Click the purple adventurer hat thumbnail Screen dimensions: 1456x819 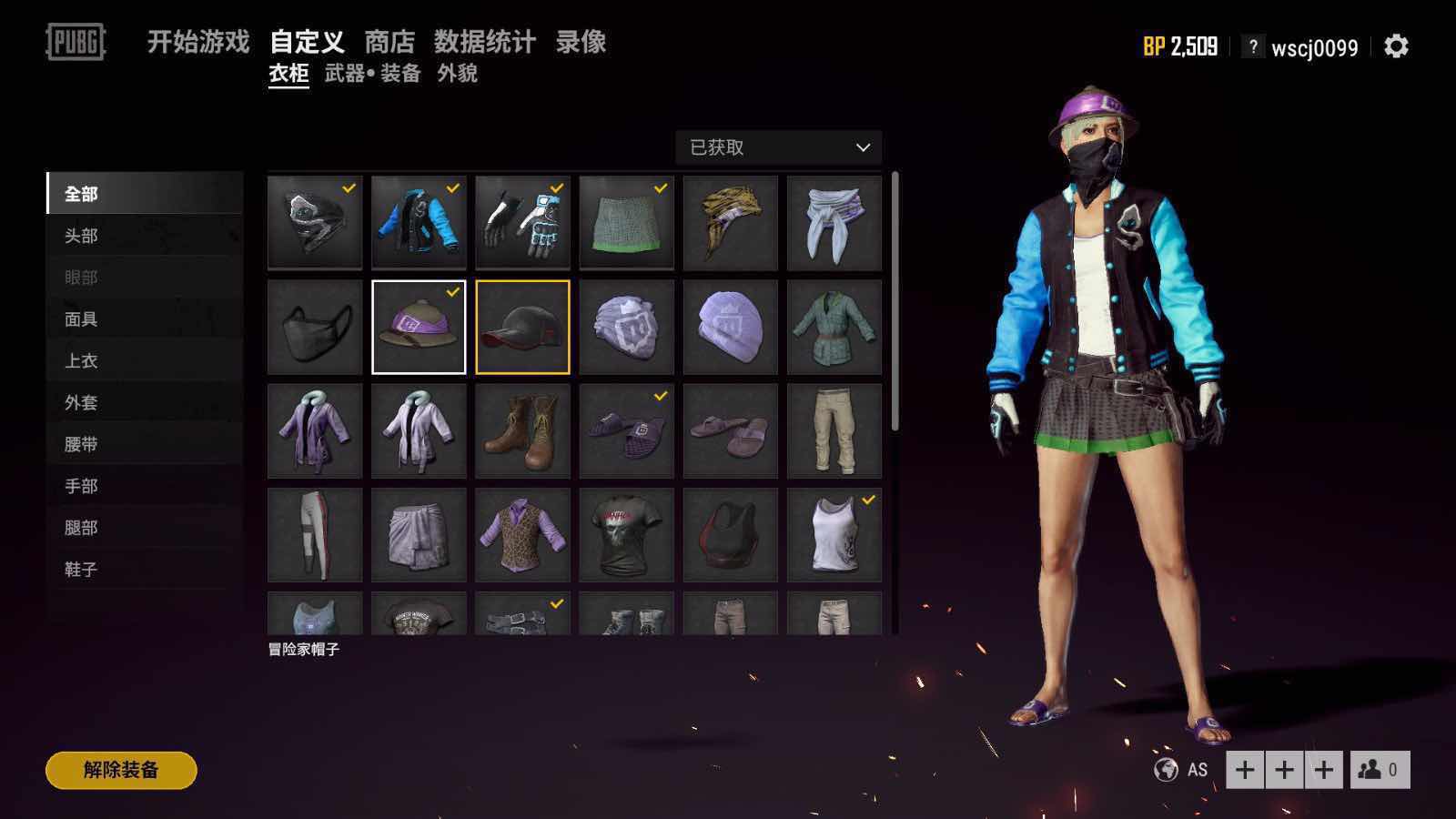[x=419, y=326]
